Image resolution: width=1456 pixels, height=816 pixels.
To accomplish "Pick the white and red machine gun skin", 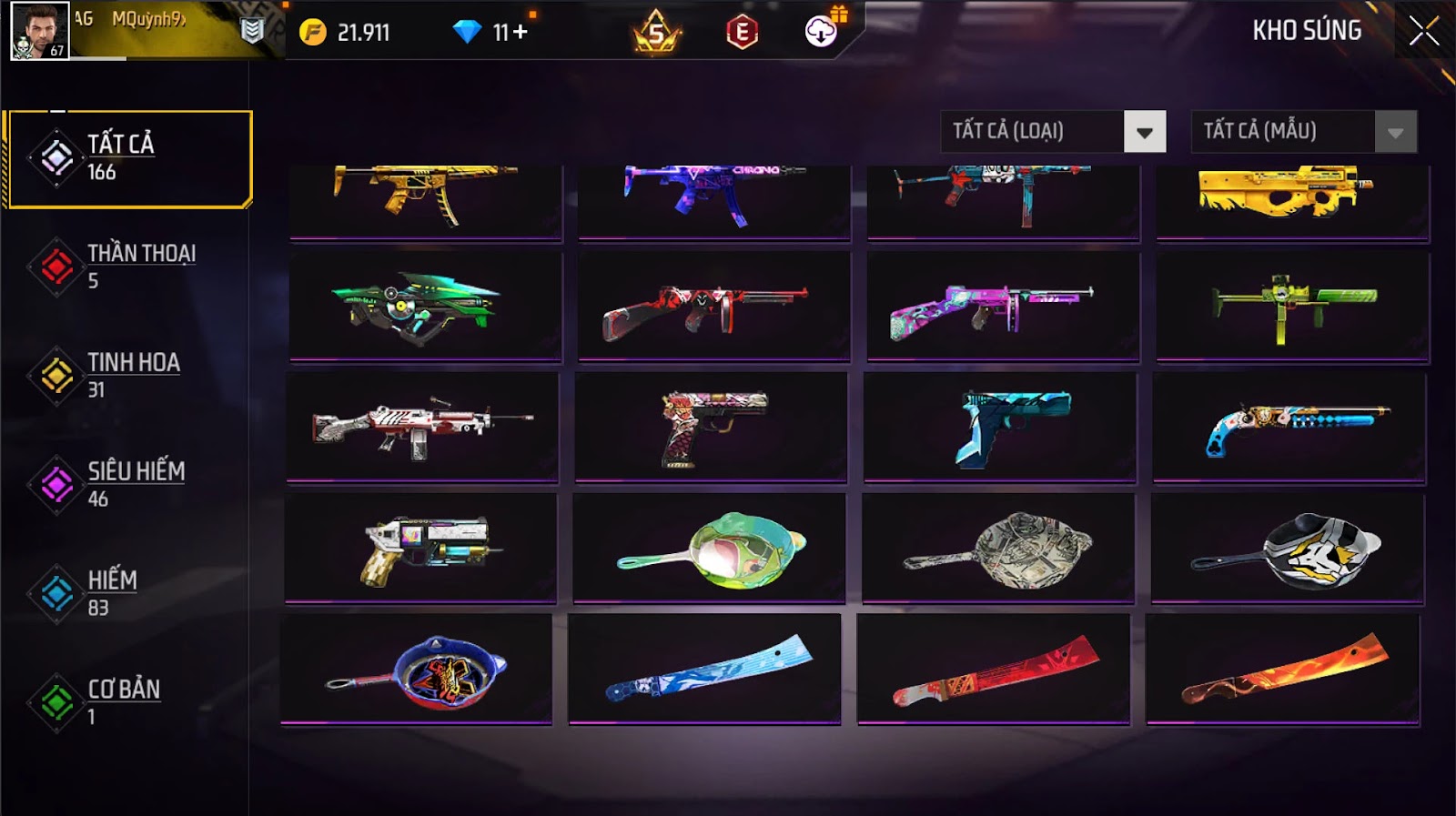I will pos(422,426).
